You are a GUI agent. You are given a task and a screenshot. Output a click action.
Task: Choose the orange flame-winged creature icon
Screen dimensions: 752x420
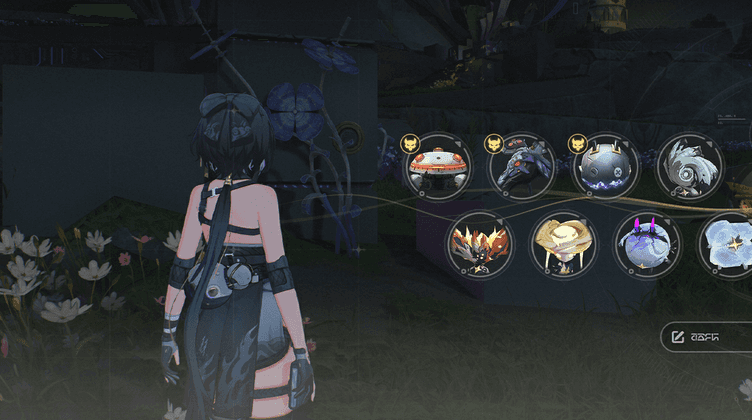(x=480, y=245)
